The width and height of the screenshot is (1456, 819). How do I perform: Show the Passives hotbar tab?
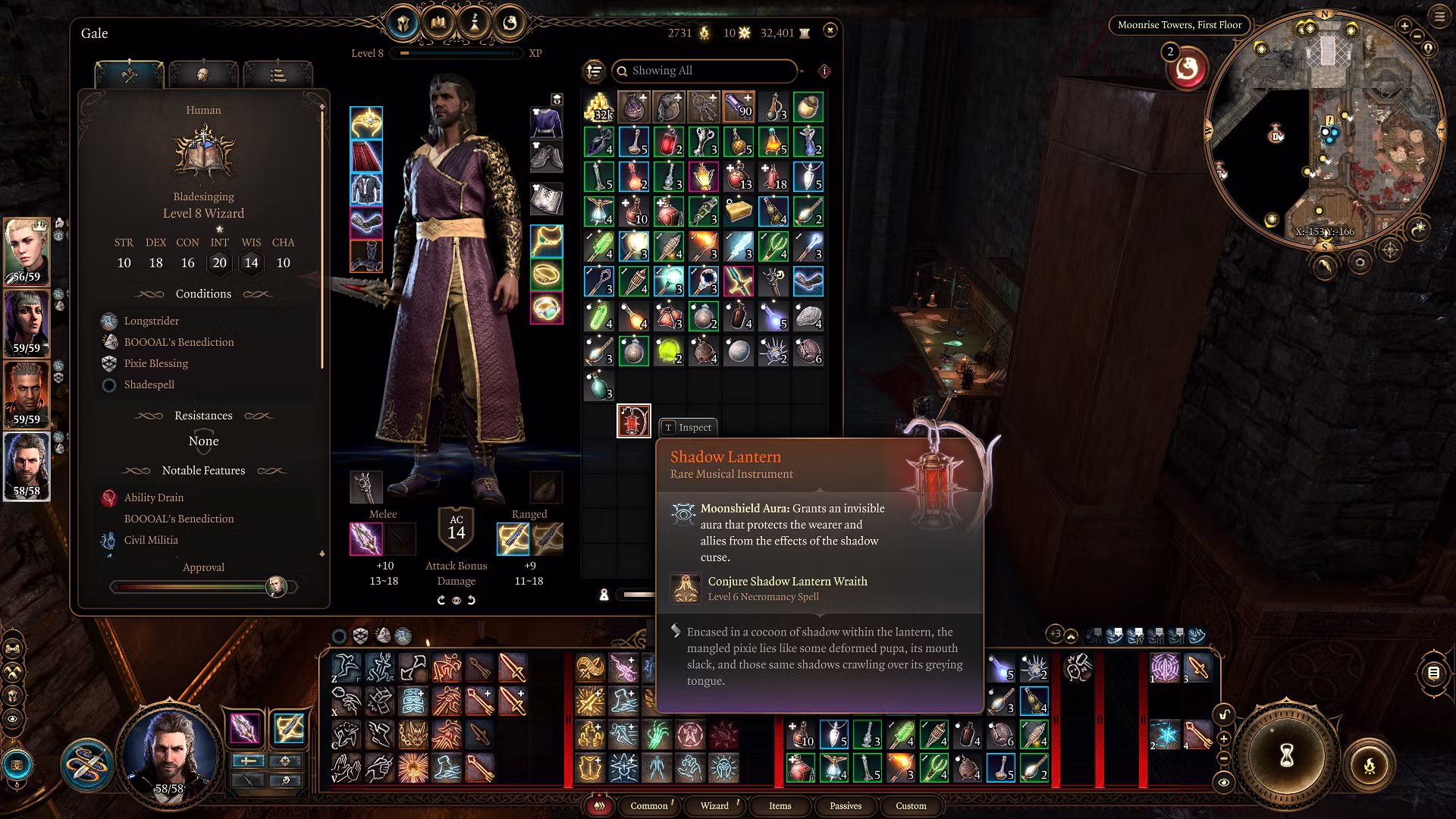[846, 805]
